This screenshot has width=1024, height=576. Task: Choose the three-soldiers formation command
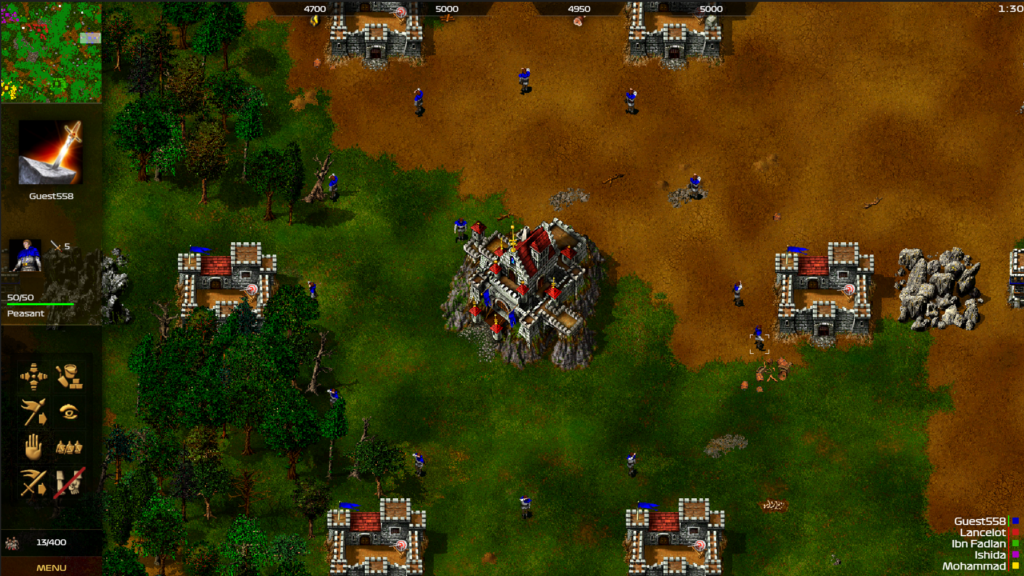pos(68,447)
